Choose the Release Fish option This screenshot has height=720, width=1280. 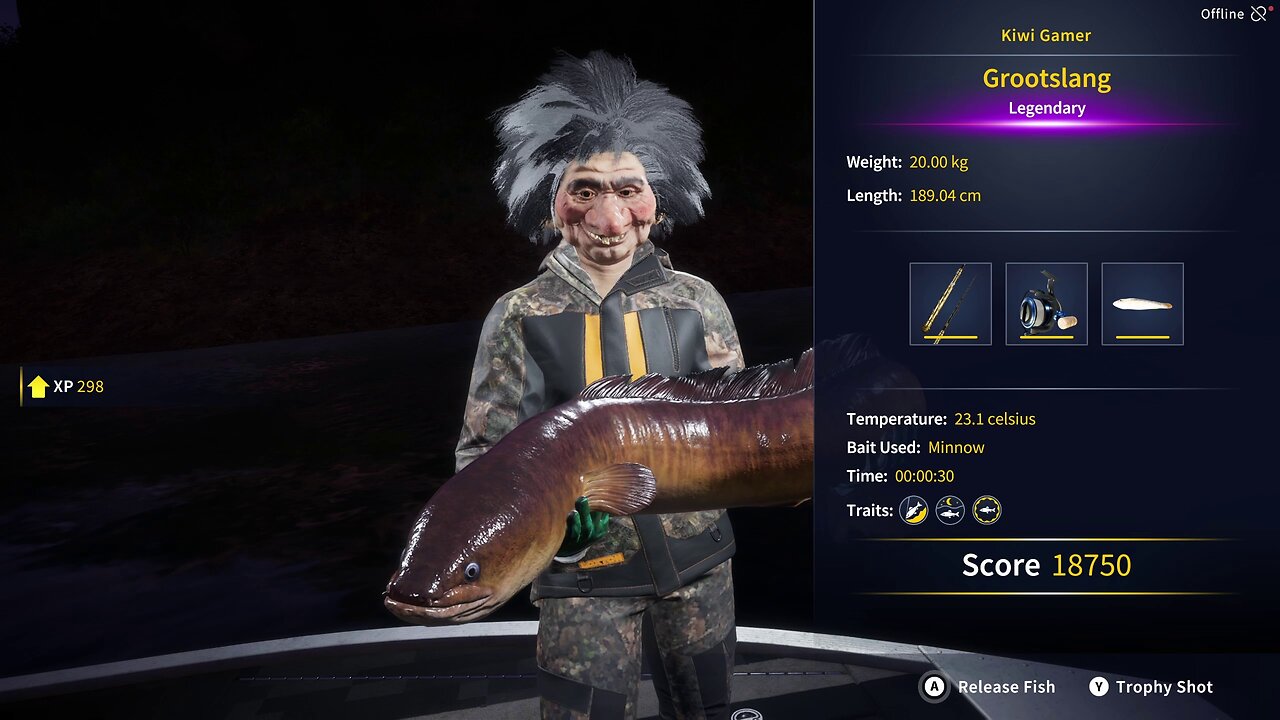click(x=988, y=687)
